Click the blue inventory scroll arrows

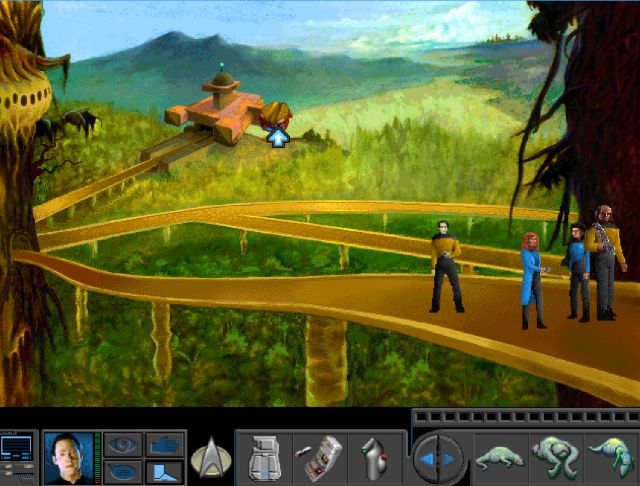[440, 459]
